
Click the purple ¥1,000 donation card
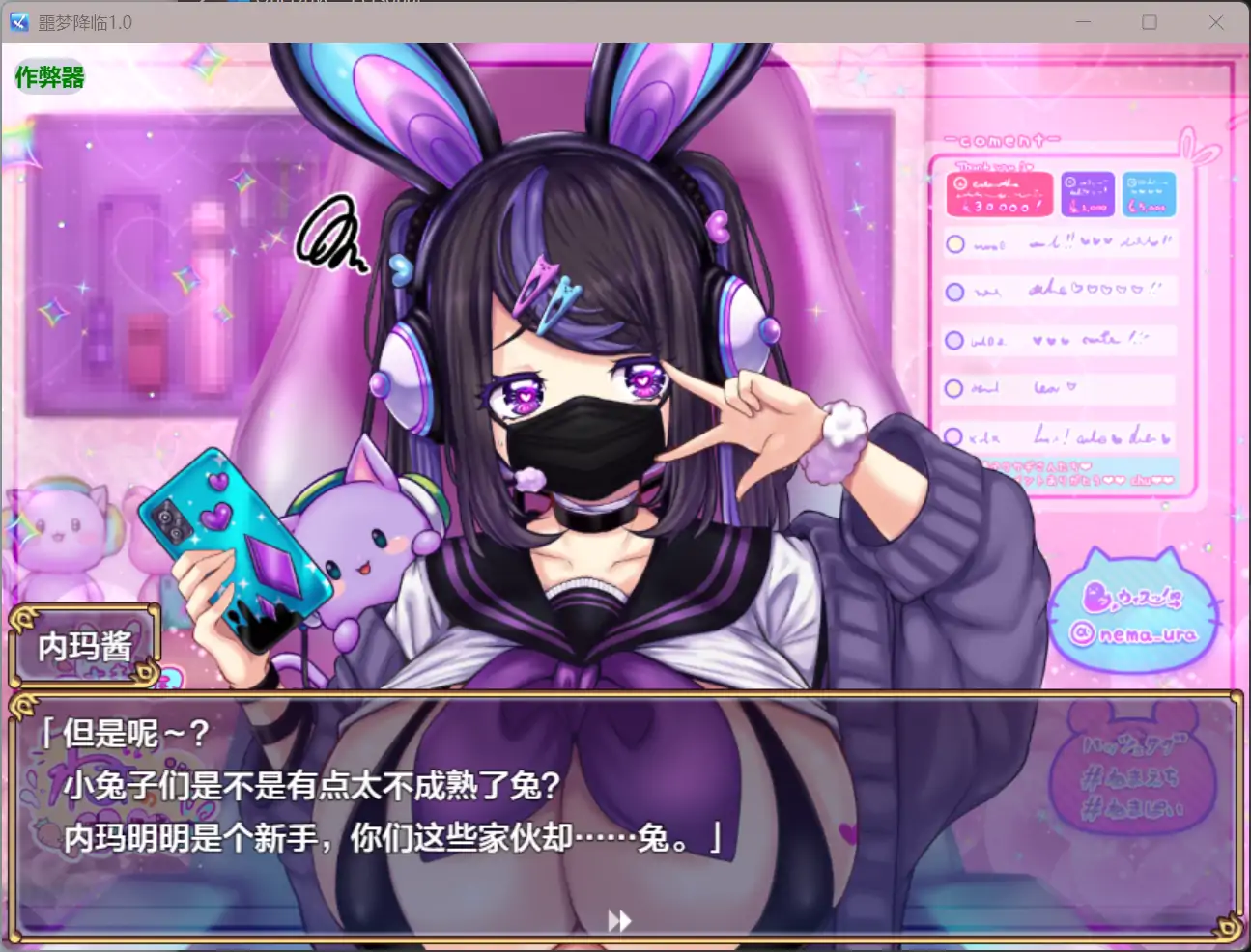(x=1089, y=193)
